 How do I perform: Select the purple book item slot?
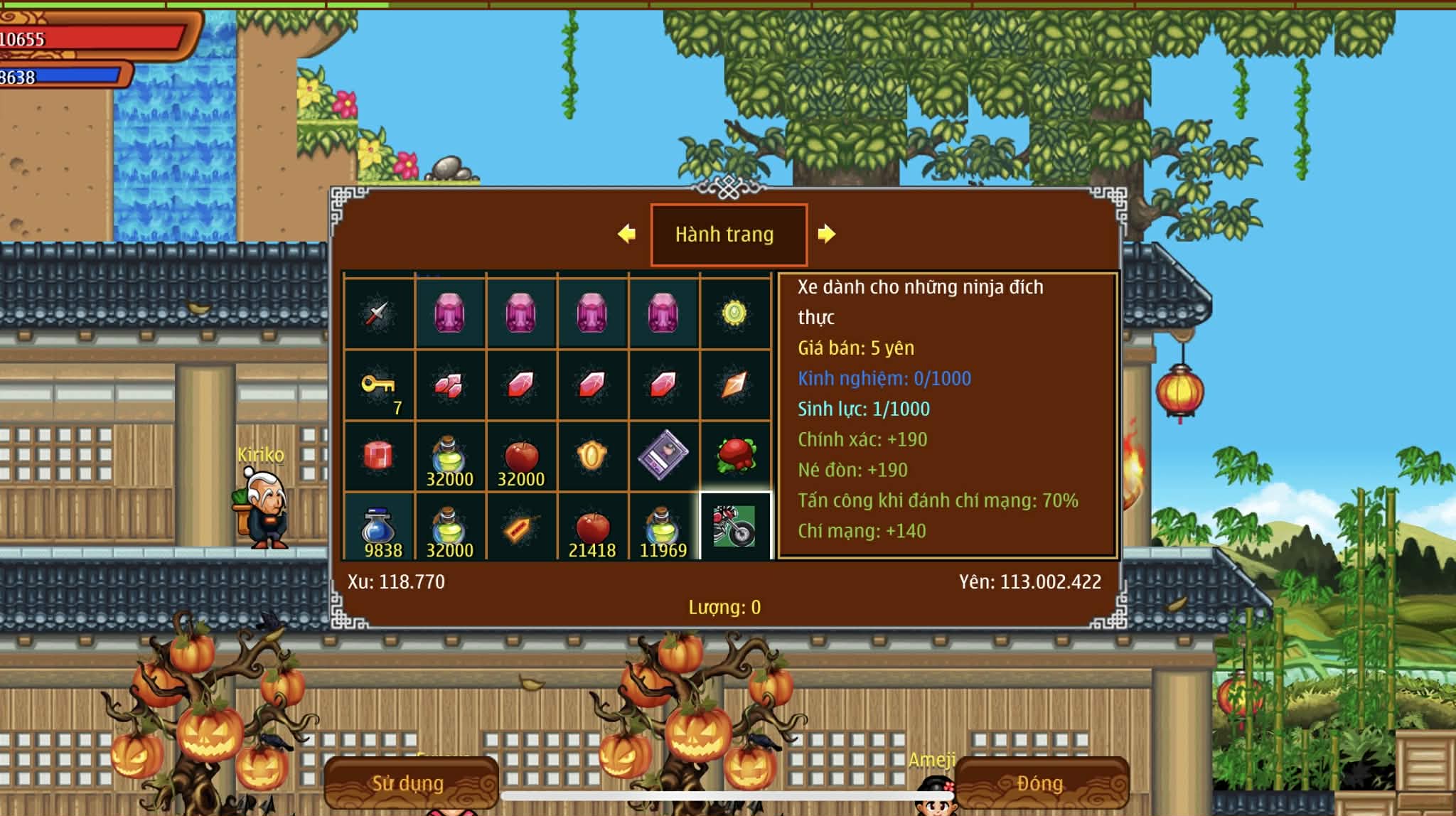pos(663,456)
